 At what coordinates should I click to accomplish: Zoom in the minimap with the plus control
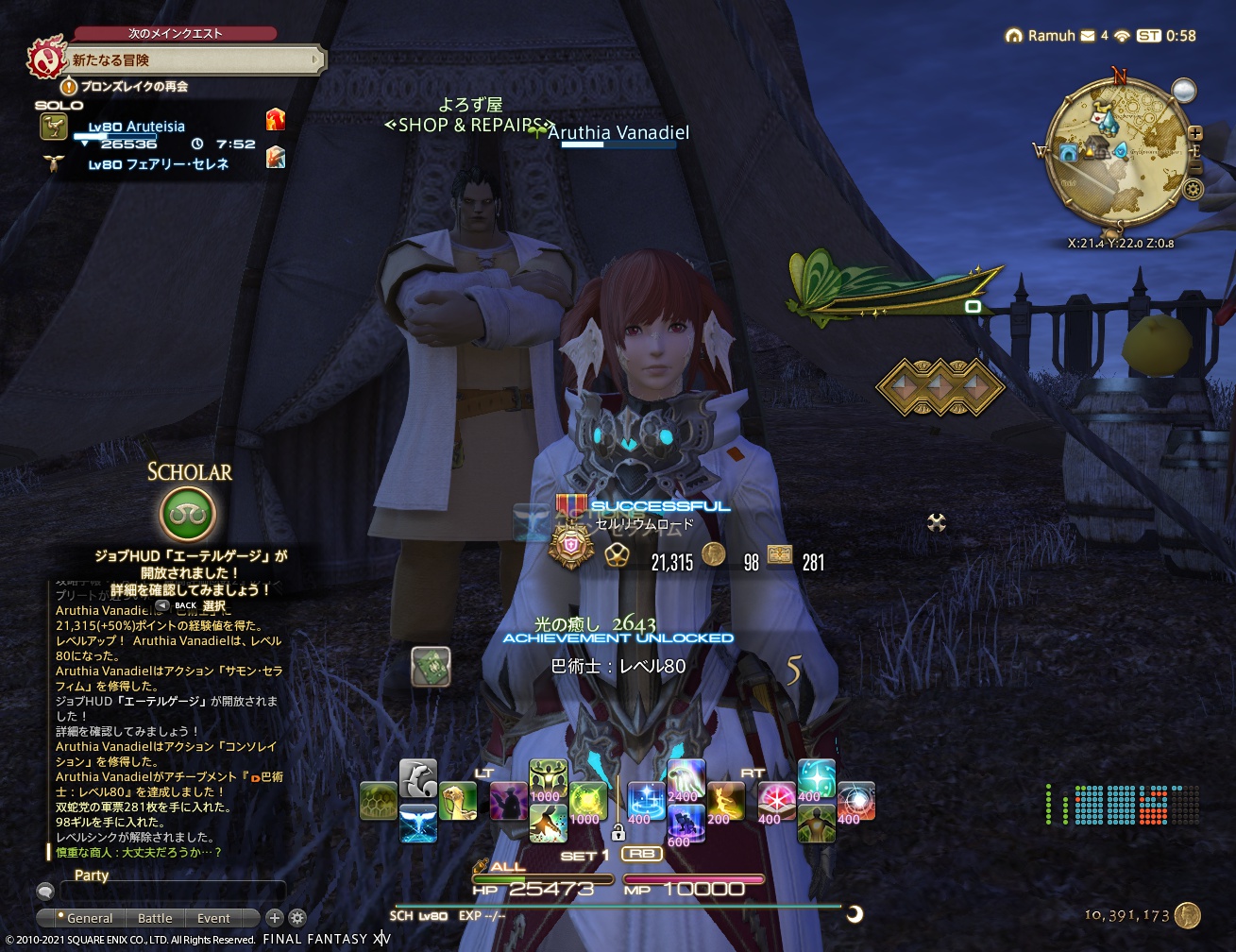pyautogui.click(x=1194, y=131)
